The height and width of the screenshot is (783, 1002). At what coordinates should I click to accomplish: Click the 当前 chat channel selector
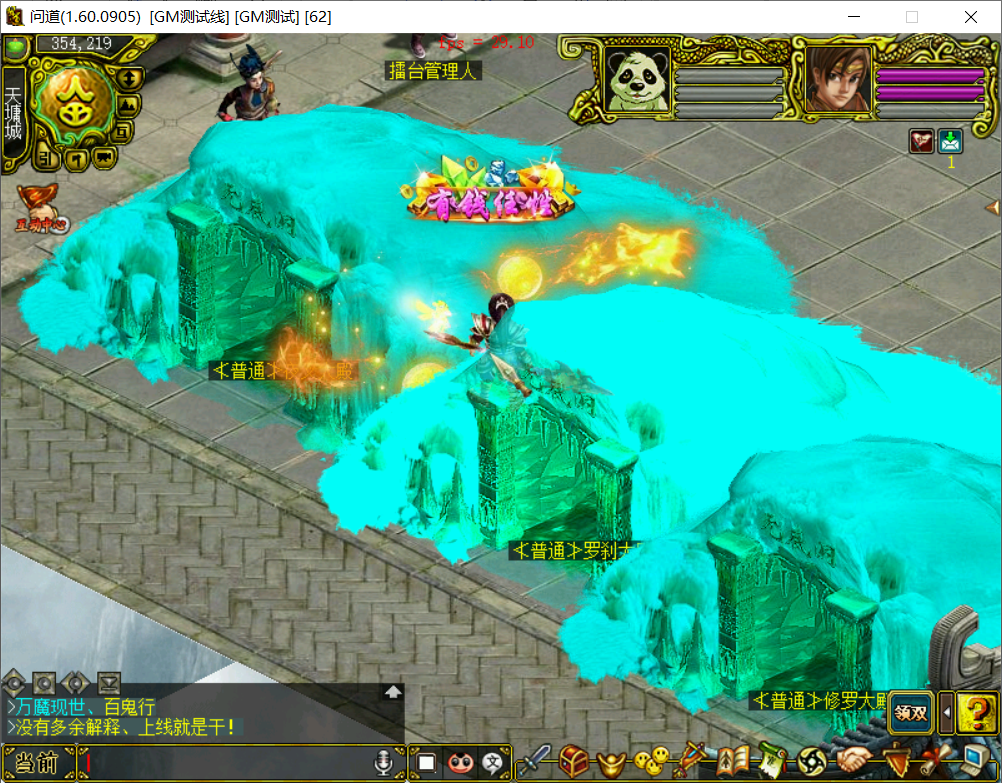39,762
